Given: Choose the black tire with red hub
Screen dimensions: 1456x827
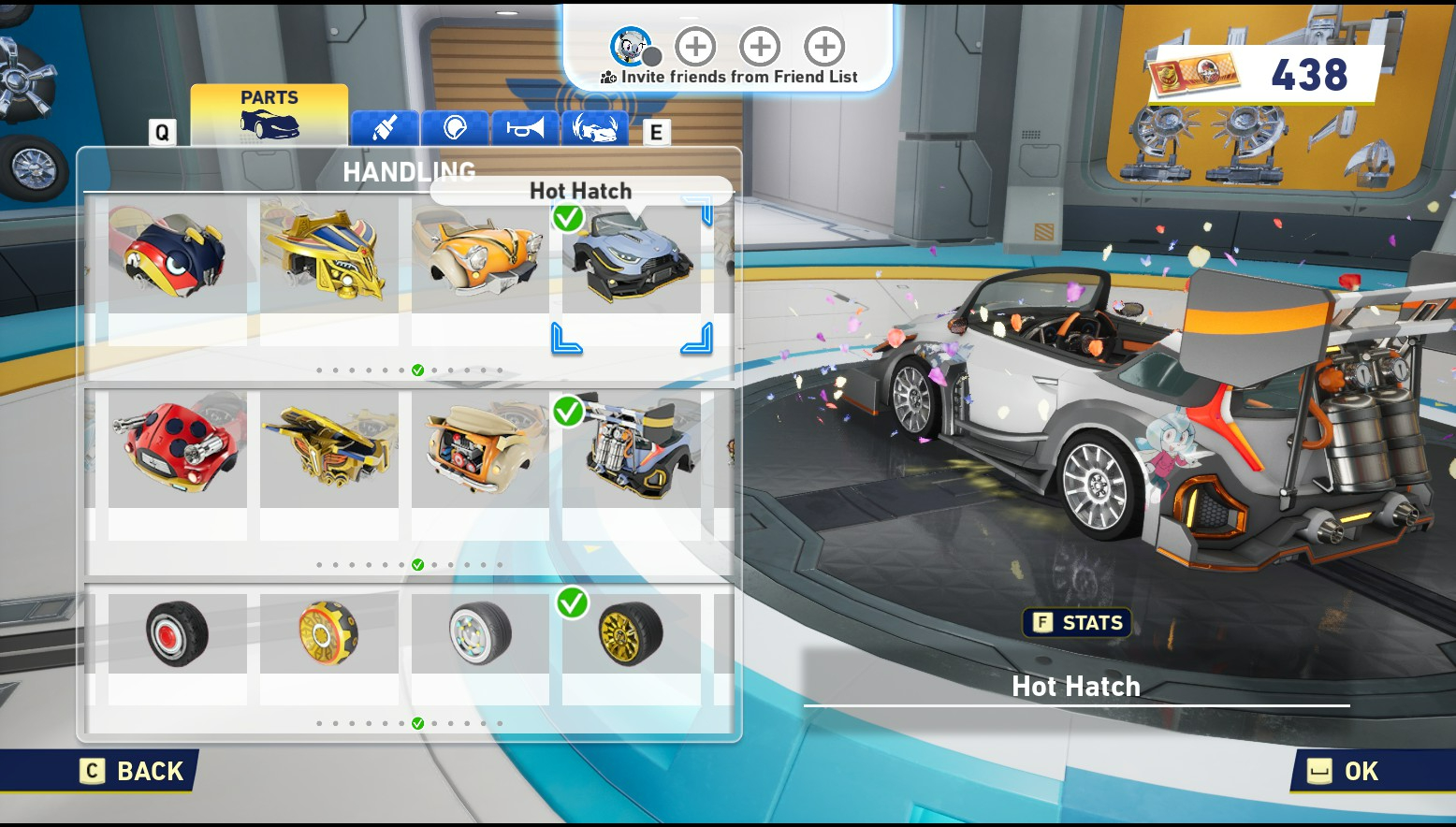Looking at the screenshot, I should point(177,633).
